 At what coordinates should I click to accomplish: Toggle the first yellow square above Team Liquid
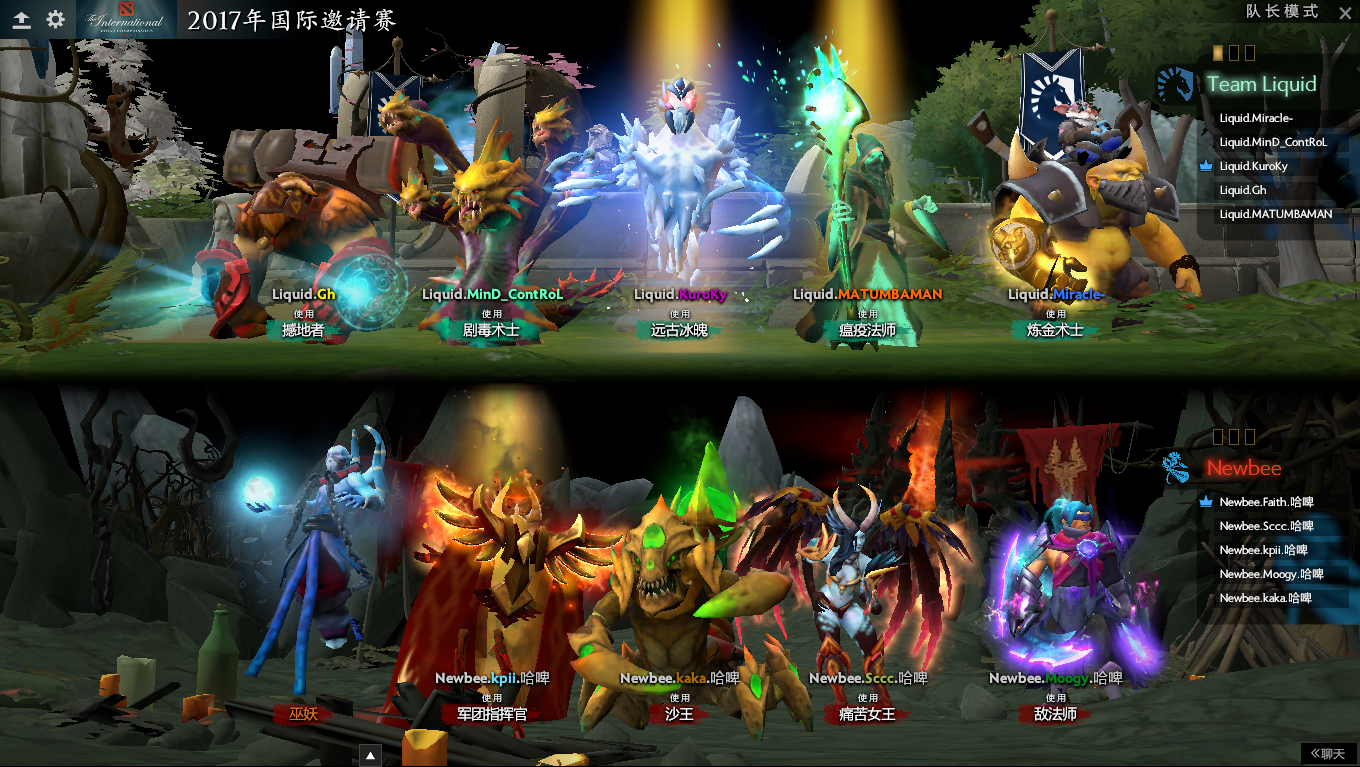point(1217,52)
